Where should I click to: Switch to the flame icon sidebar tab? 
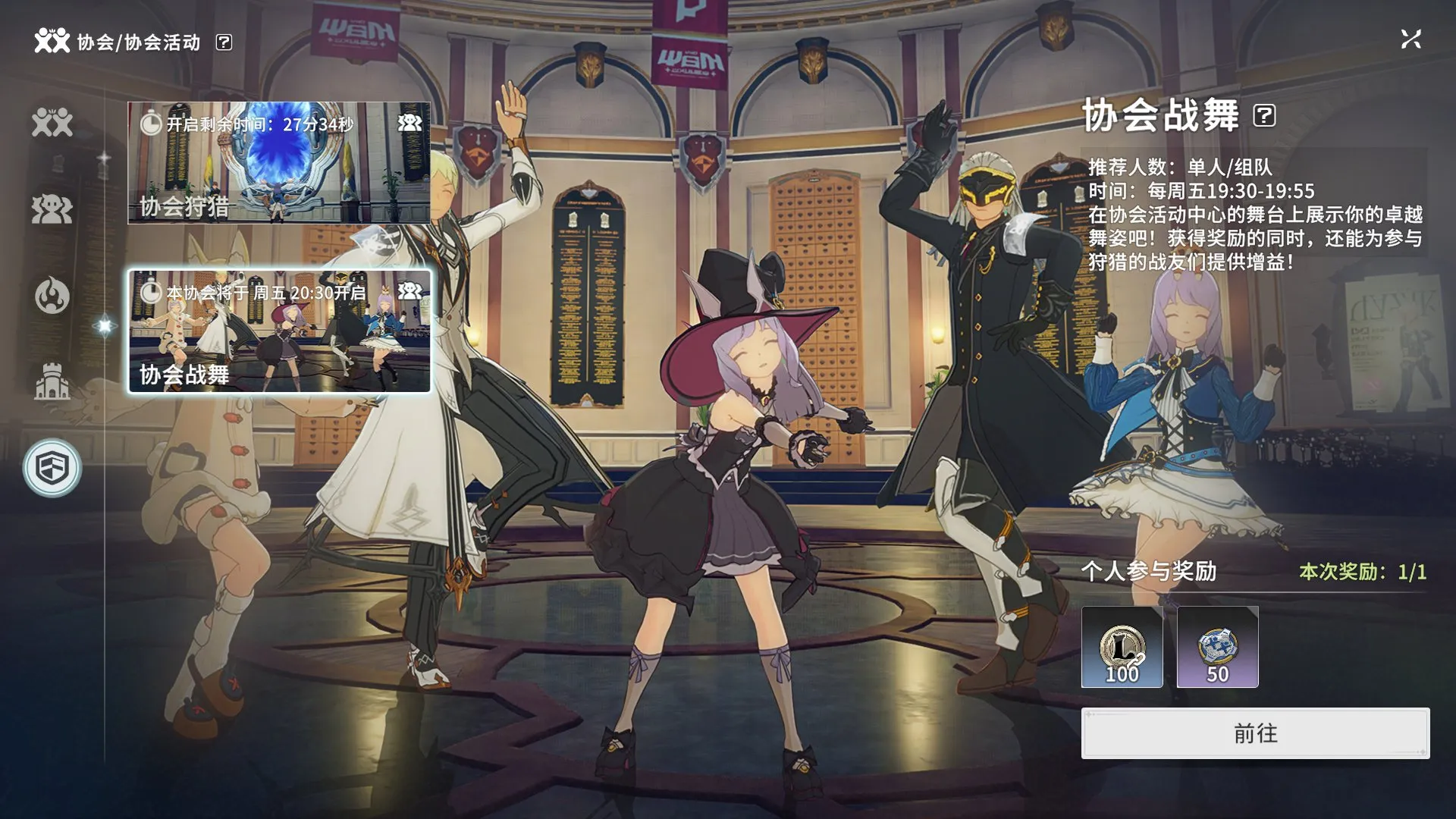tap(52, 295)
